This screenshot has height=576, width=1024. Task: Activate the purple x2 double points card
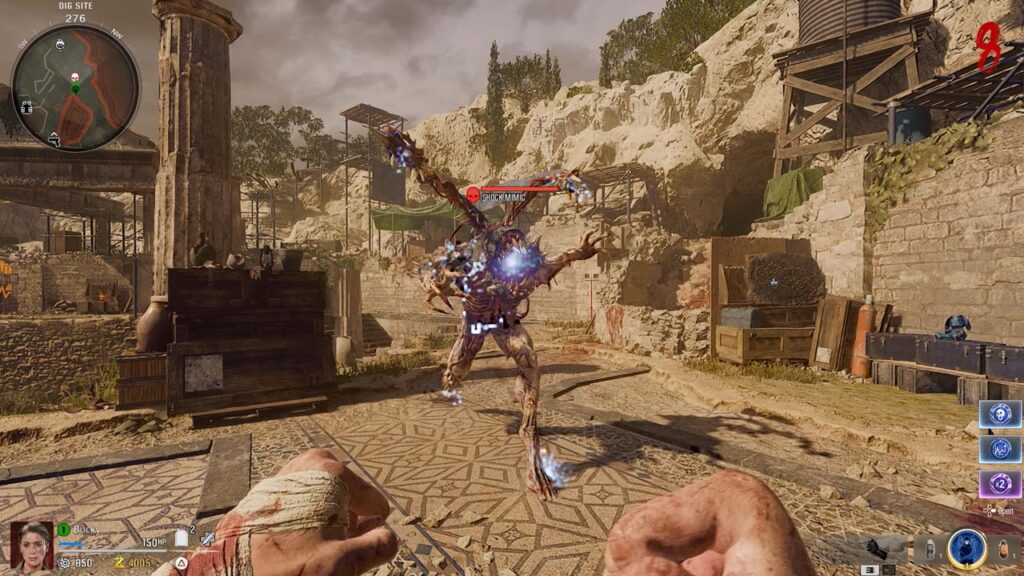999,485
